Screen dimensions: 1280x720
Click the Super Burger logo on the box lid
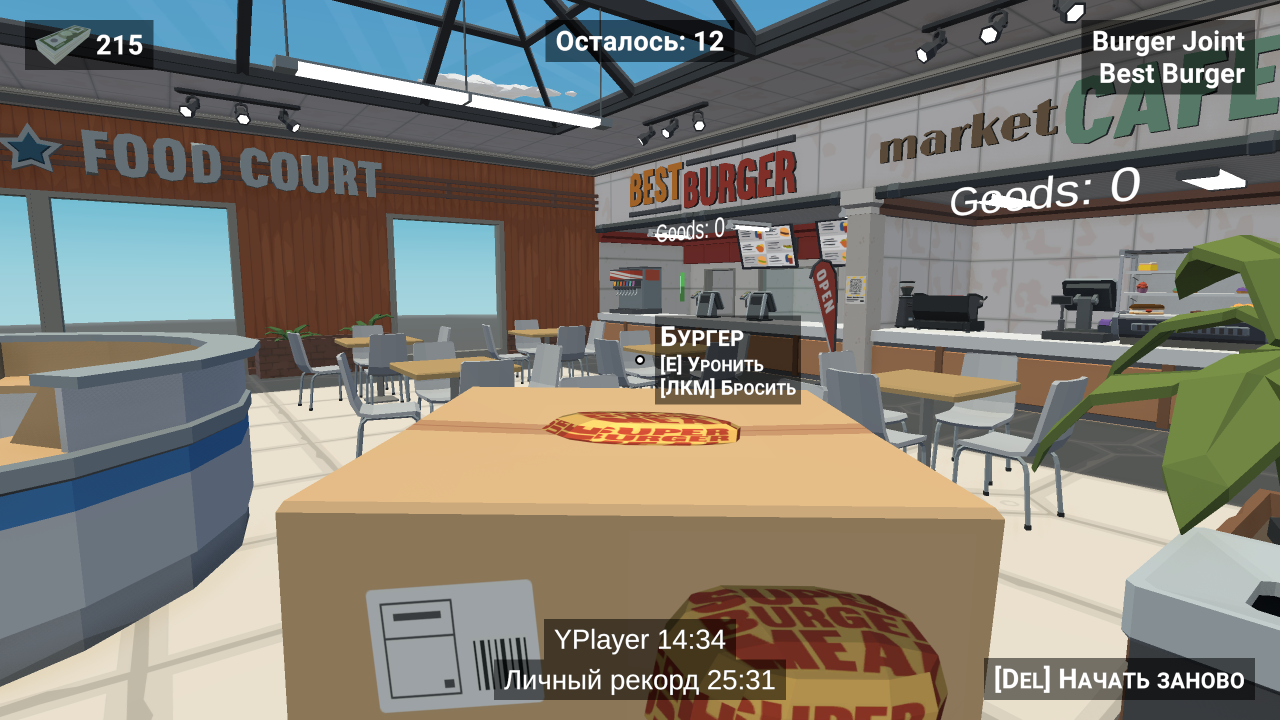(640, 430)
